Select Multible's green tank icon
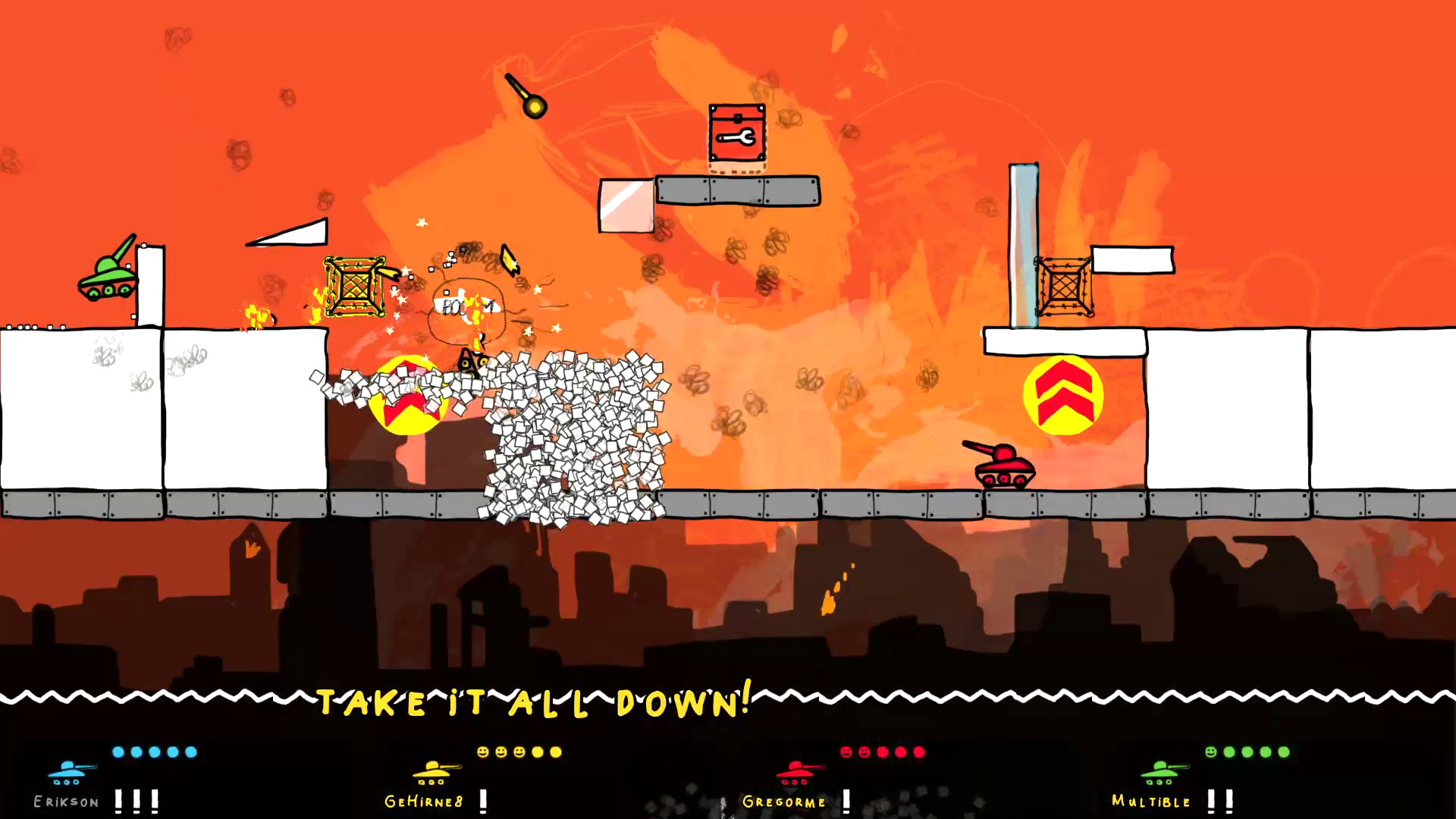Image resolution: width=1456 pixels, height=819 pixels. [x=1158, y=773]
